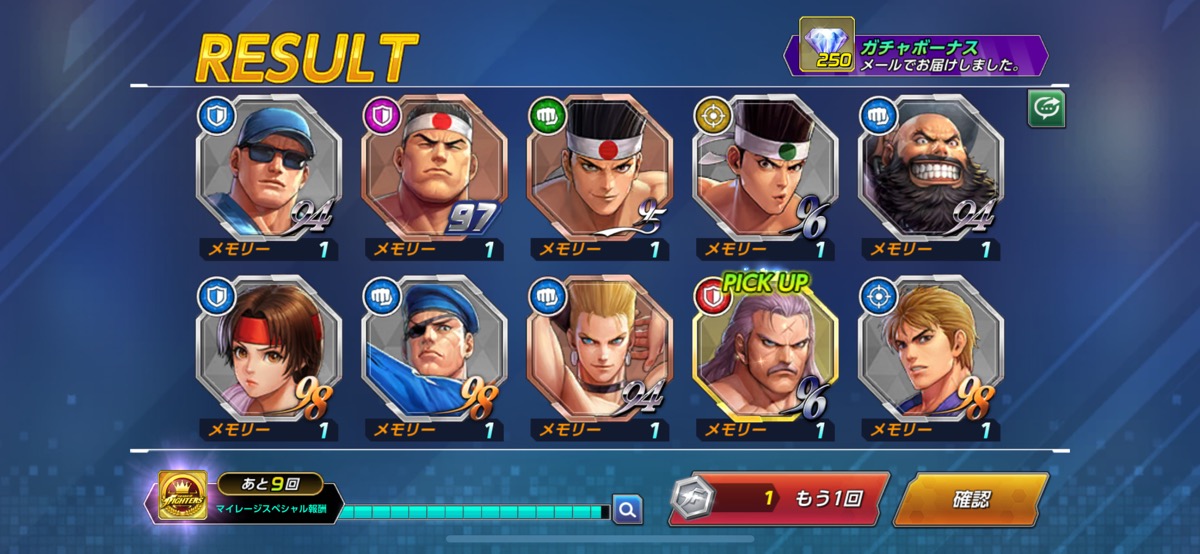The width and height of the screenshot is (1200, 554).
Task: Select the shirtless '95 black-haired fighter card
Action: tap(600, 168)
